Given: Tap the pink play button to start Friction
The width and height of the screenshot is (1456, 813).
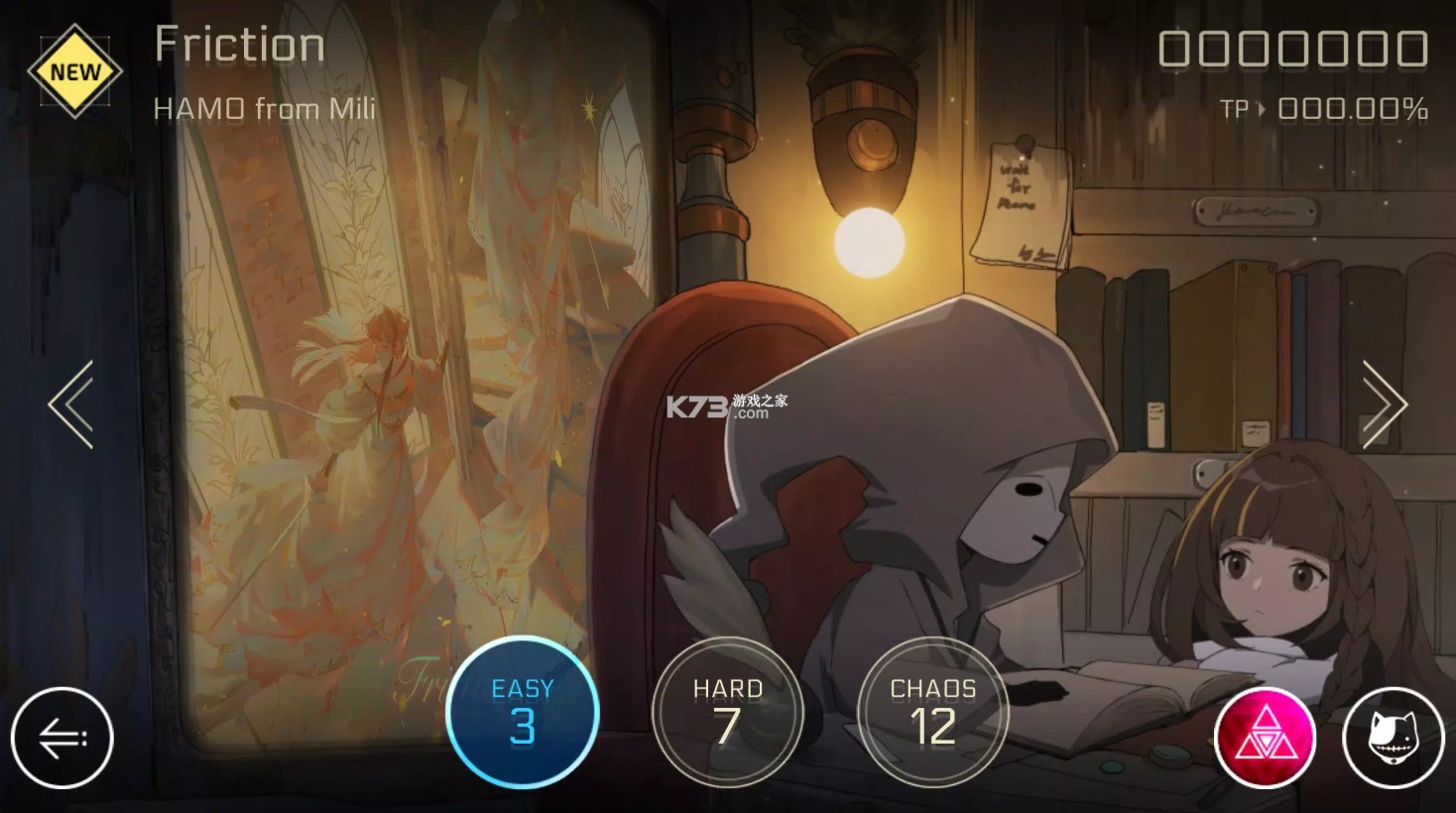Looking at the screenshot, I should pos(1264,738).
